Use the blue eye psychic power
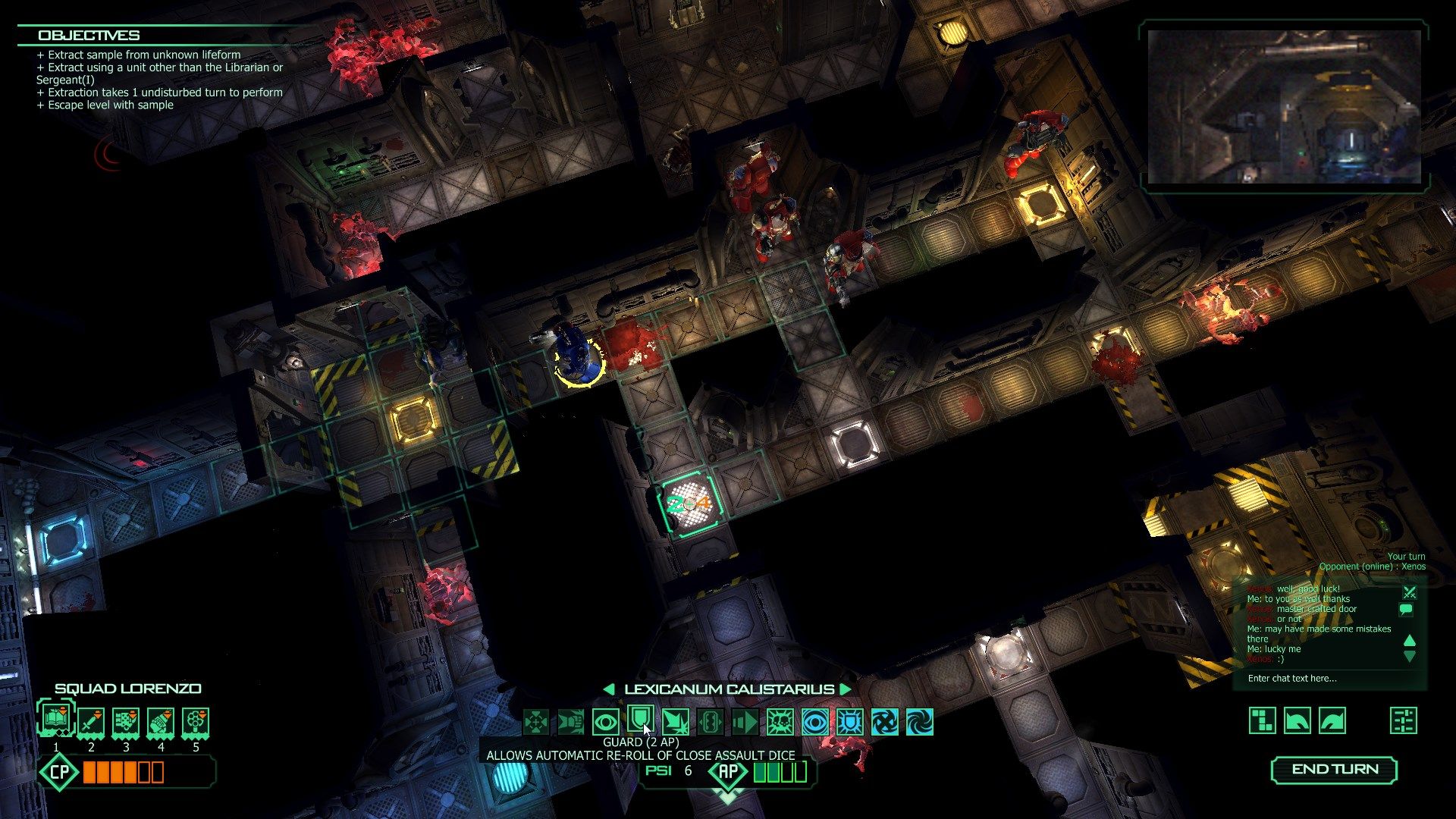This screenshot has width=1456, height=819. coord(815,722)
